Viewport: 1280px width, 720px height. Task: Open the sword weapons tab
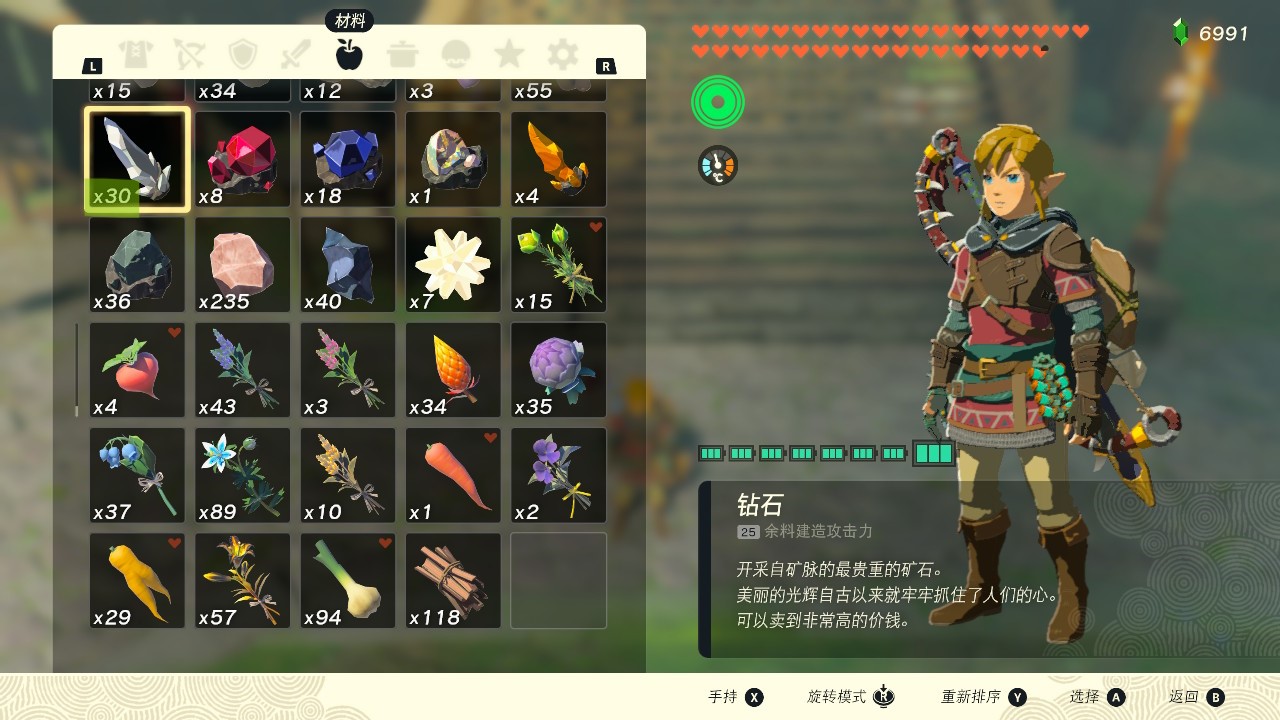(x=296, y=54)
